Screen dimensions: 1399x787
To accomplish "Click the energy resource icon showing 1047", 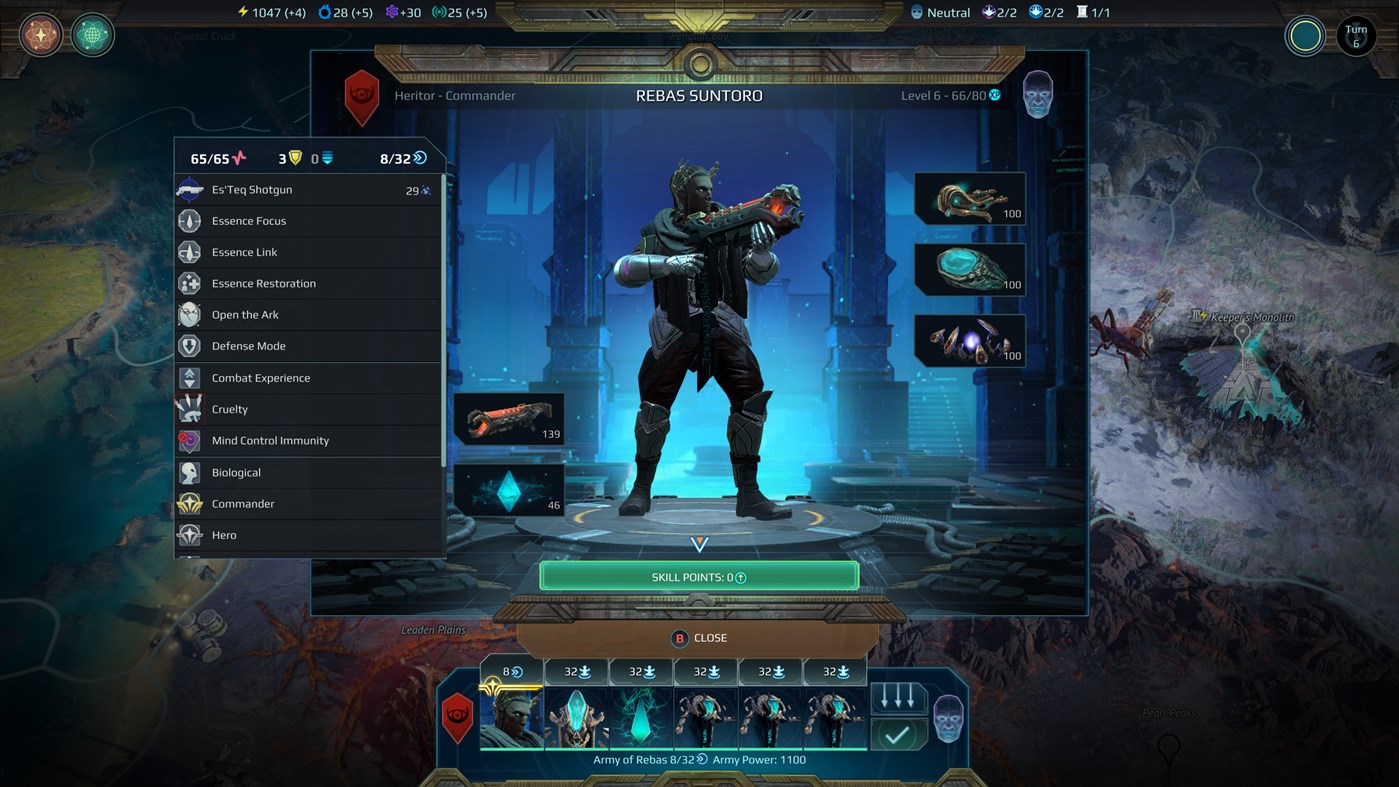I will point(242,11).
